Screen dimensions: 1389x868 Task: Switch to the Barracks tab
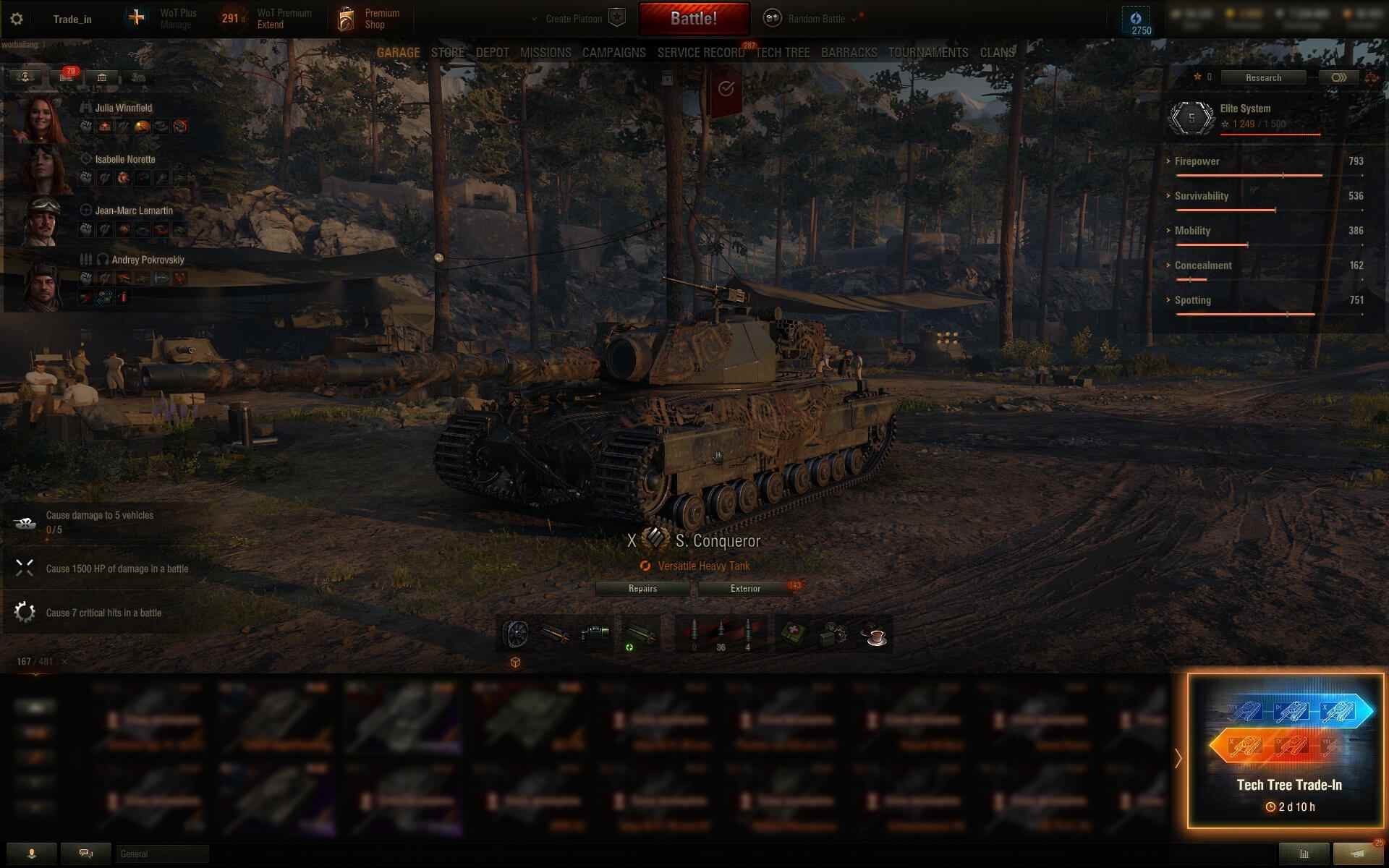tap(849, 53)
